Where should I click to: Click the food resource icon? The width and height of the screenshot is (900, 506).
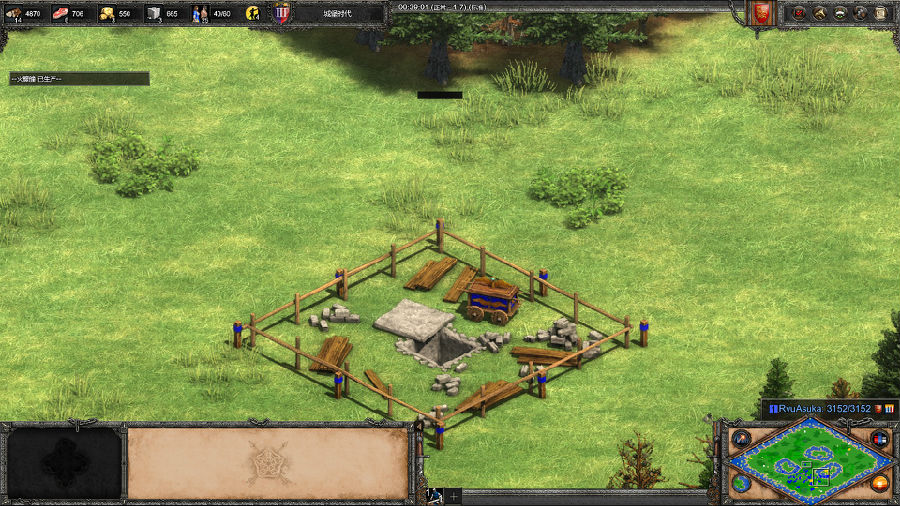59,13
